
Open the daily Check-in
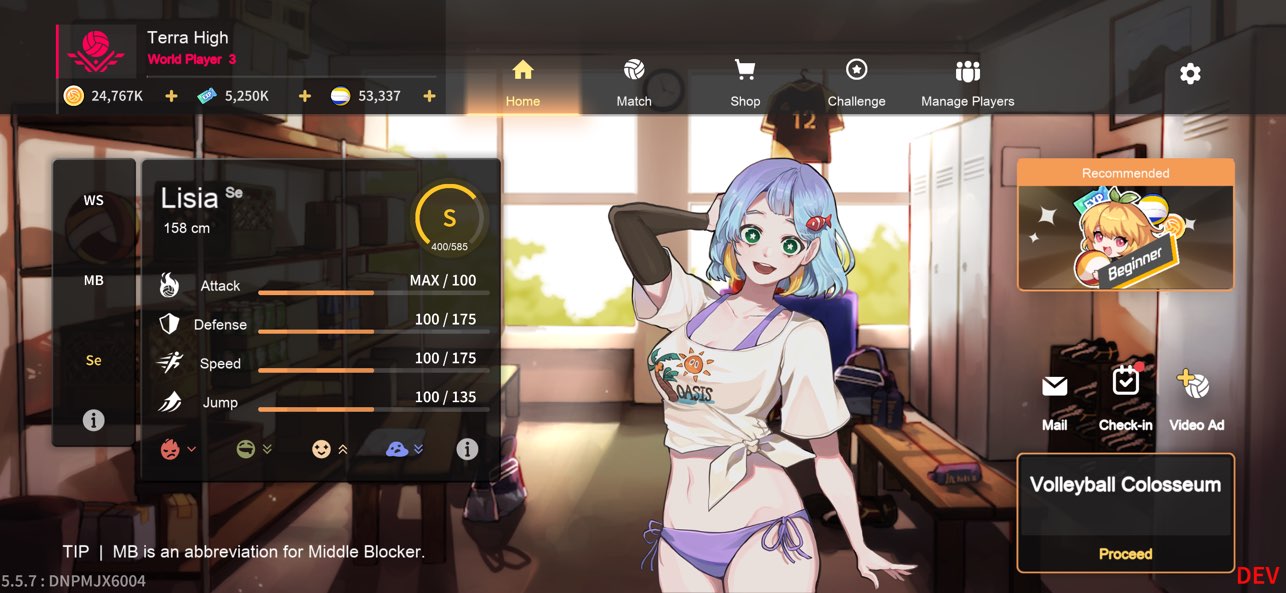1126,398
